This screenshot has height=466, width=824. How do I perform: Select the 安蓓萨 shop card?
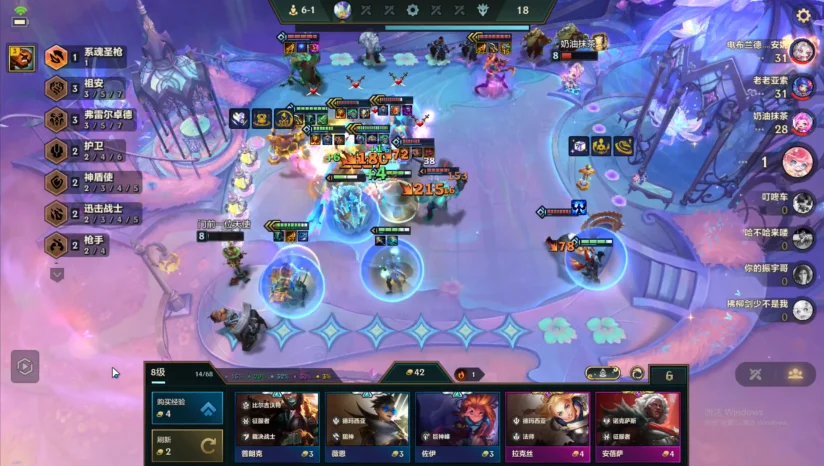pyautogui.click(x=637, y=427)
